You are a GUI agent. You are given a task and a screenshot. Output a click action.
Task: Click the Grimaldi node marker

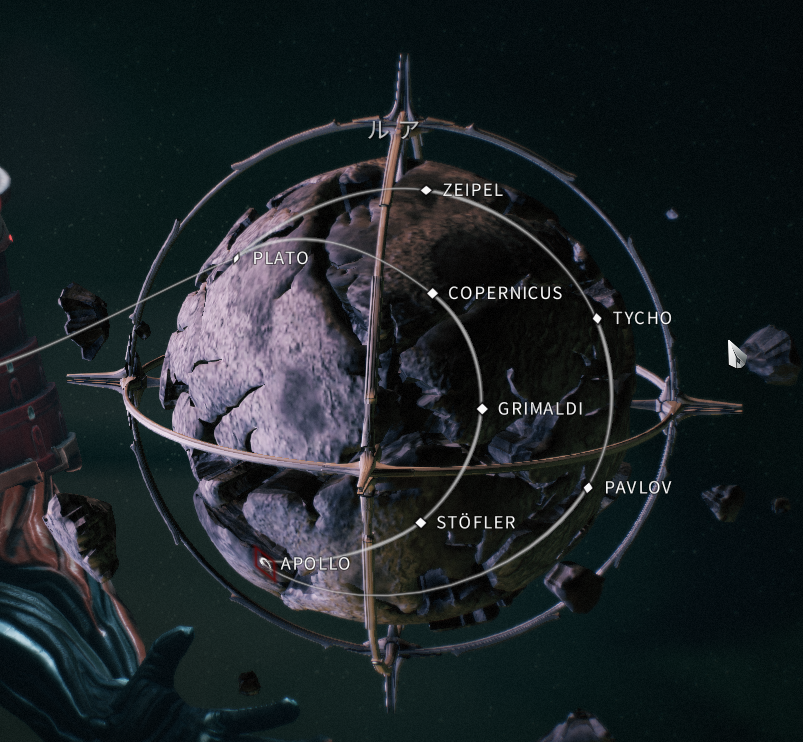482,409
